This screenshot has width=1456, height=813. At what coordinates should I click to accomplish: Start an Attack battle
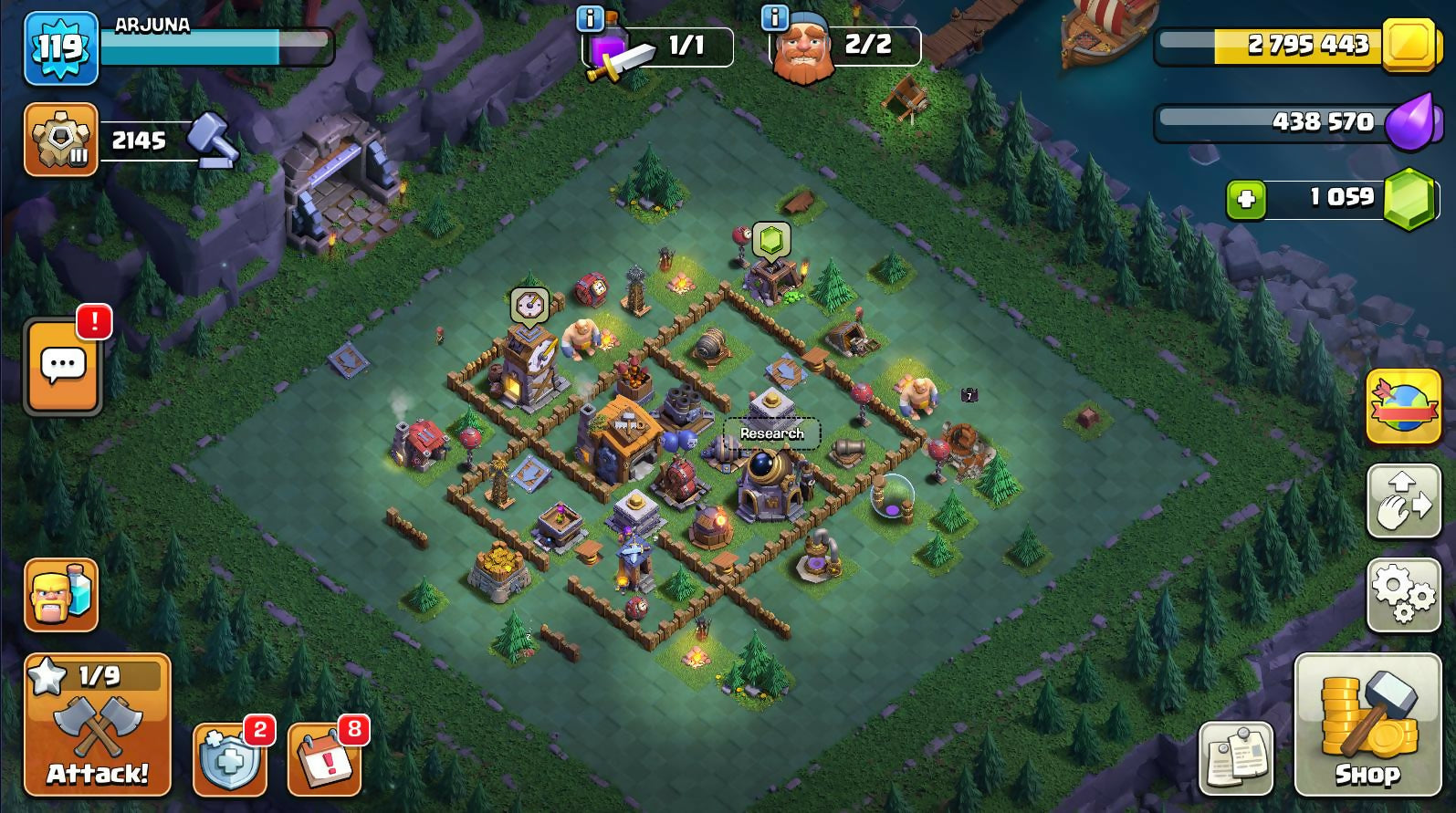tap(97, 724)
